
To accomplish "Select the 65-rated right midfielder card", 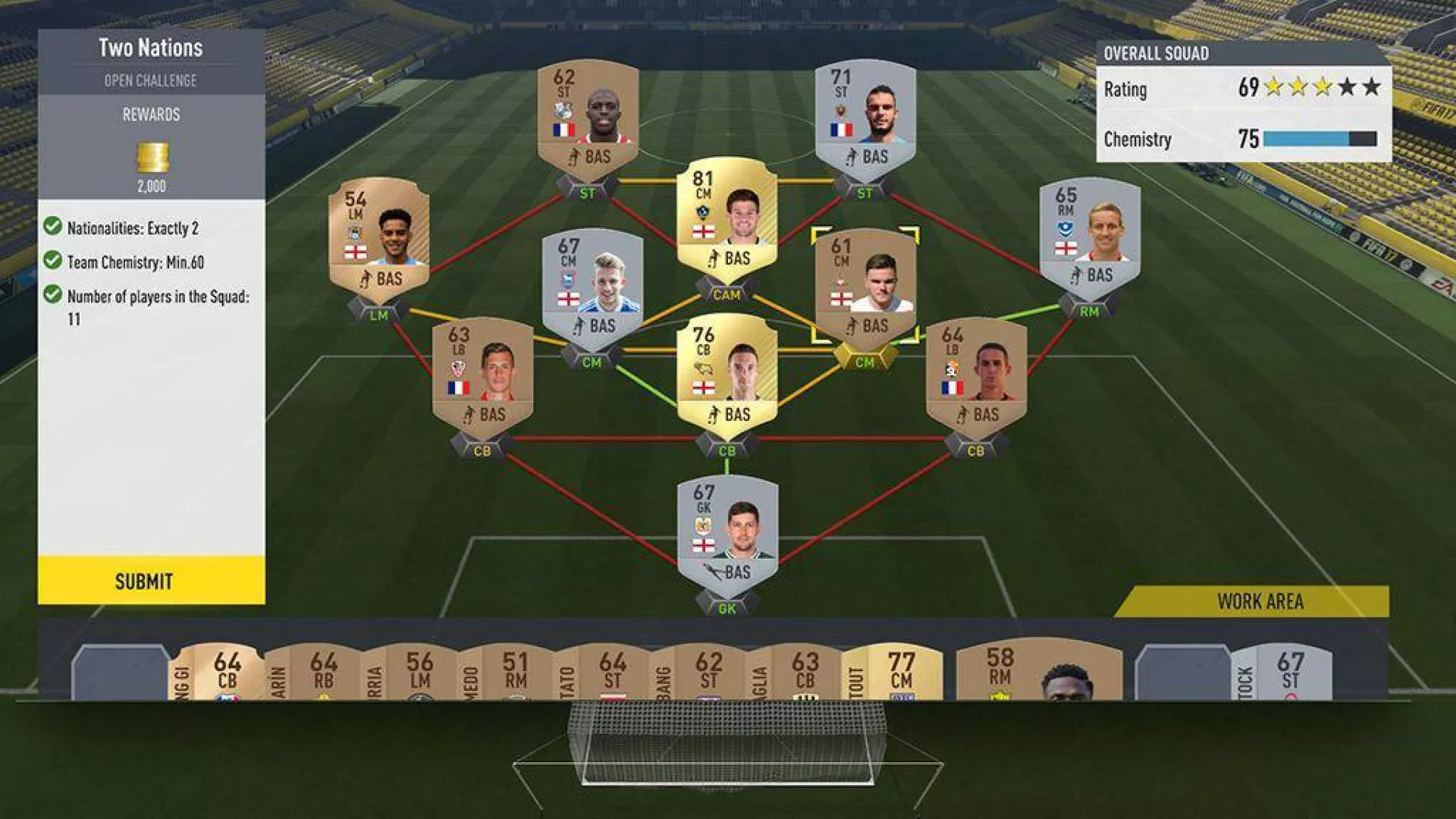I will (x=1090, y=236).
